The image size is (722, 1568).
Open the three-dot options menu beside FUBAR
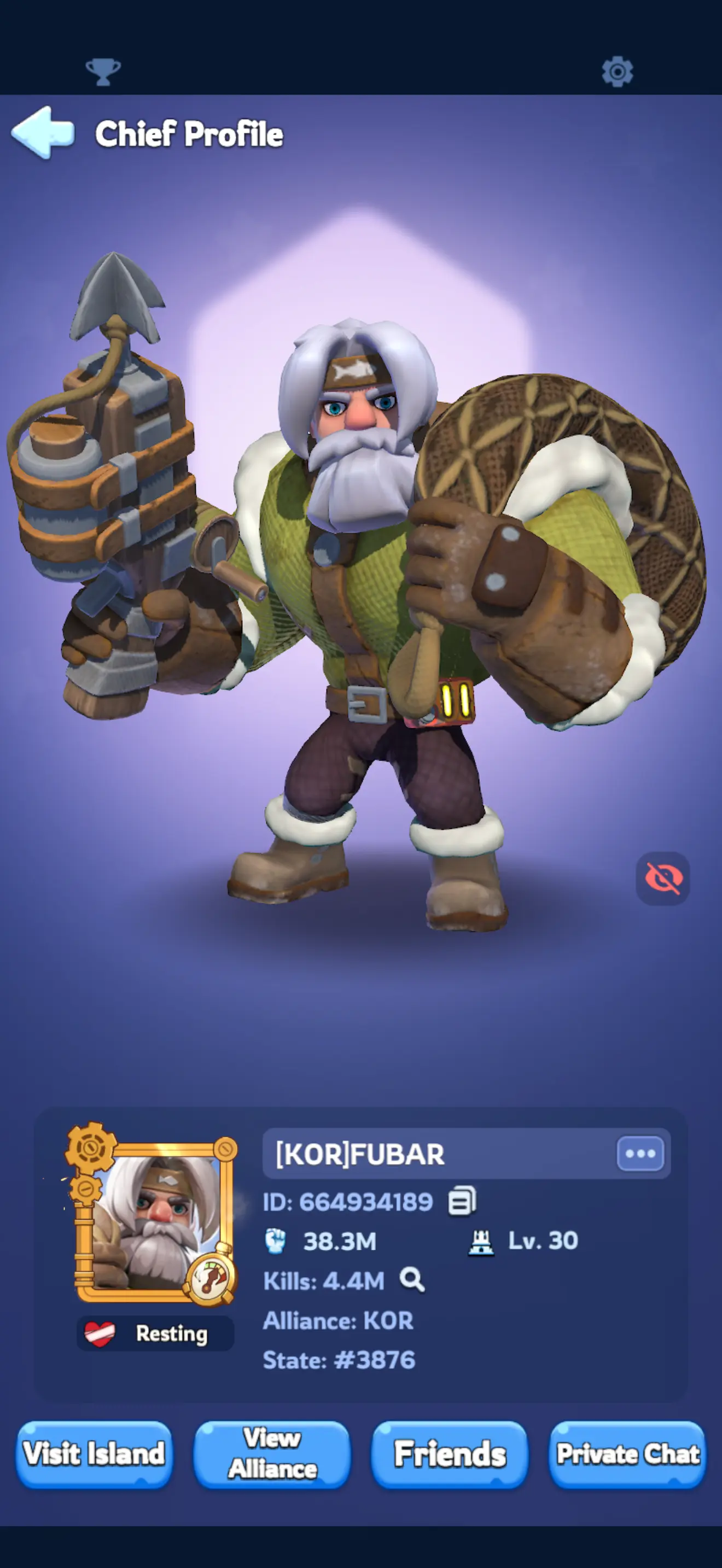(x=641, y=1154)
